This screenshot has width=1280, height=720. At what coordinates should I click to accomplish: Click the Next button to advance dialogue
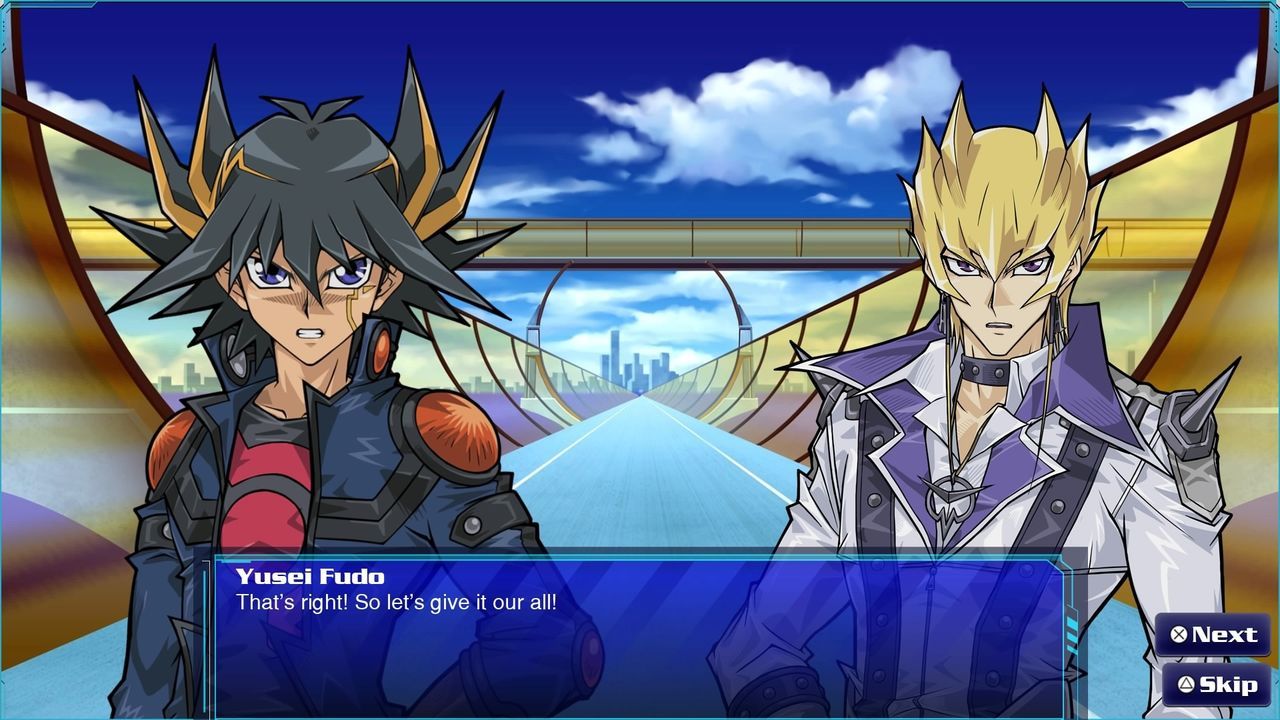(1213, 635)
